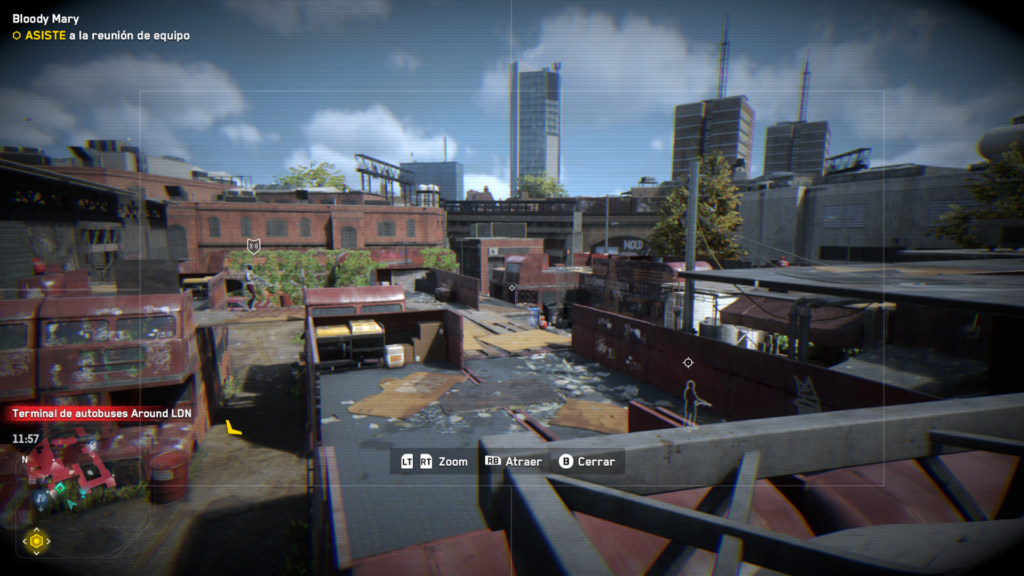This screenshot has width=1024, height=576.
Task: Activate the yellow hexagon gadget selector
Action: [x=37, y=541]
